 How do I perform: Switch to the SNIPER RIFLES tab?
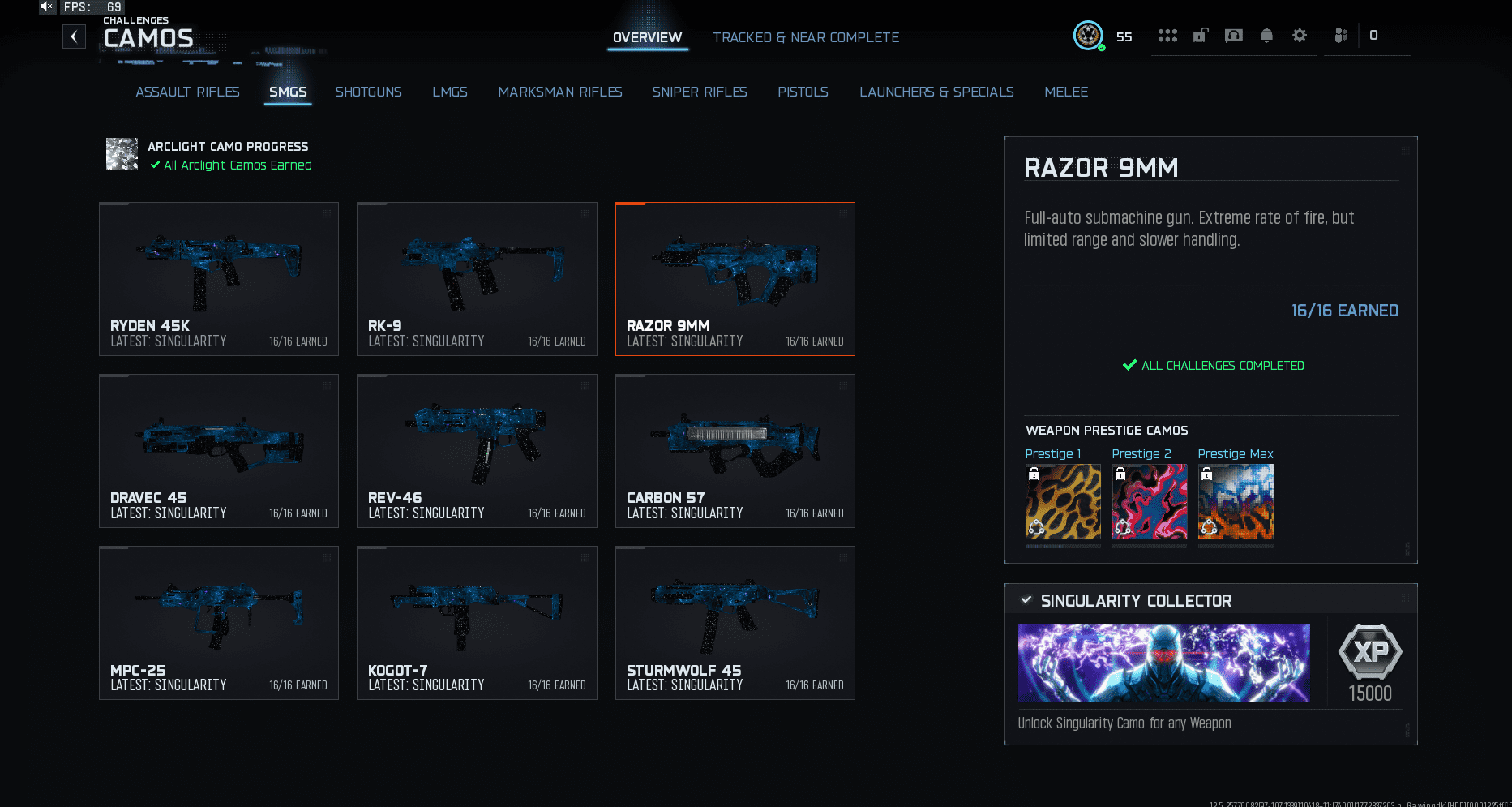699,92
